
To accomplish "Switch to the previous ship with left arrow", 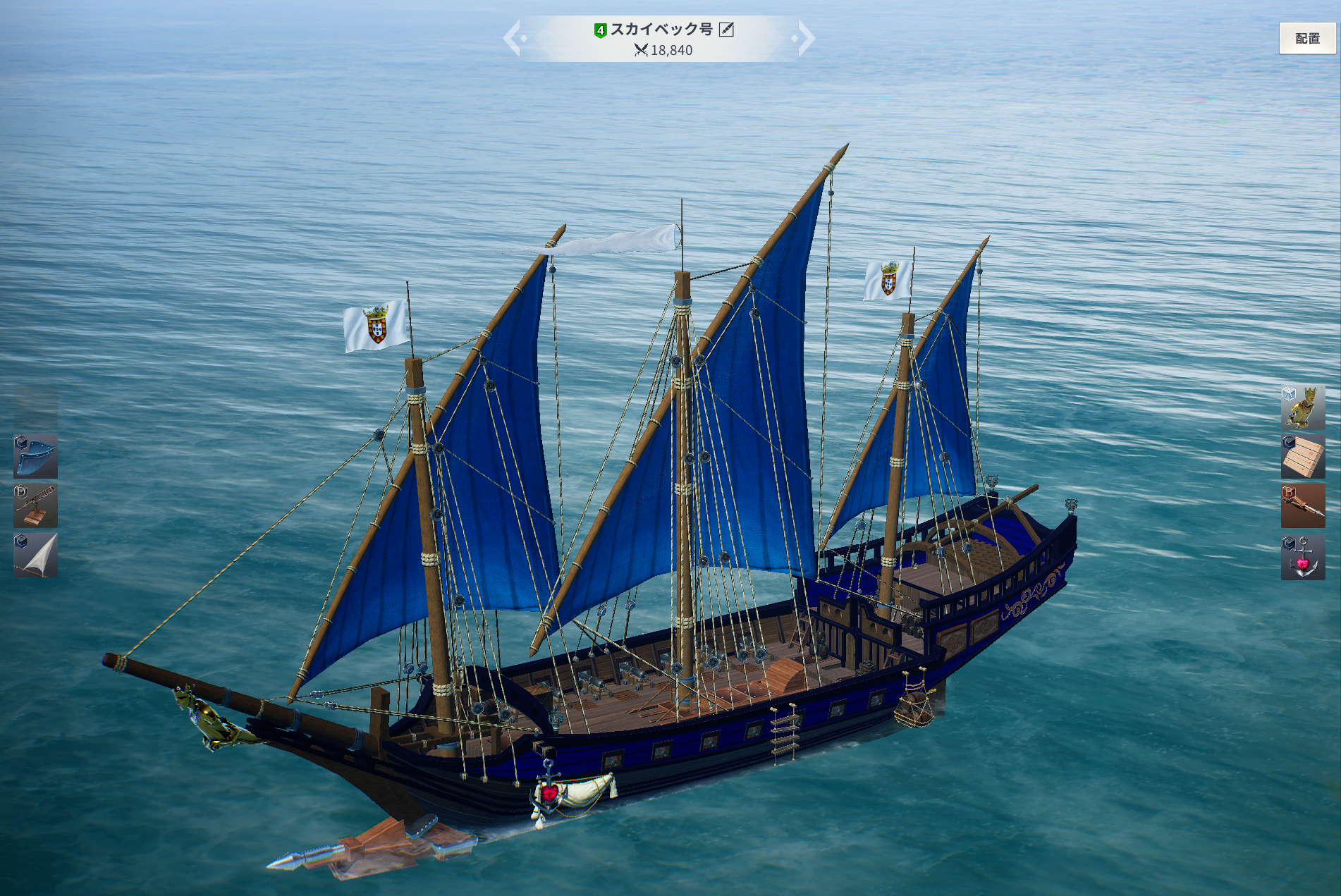I will (x=514, y=38).
